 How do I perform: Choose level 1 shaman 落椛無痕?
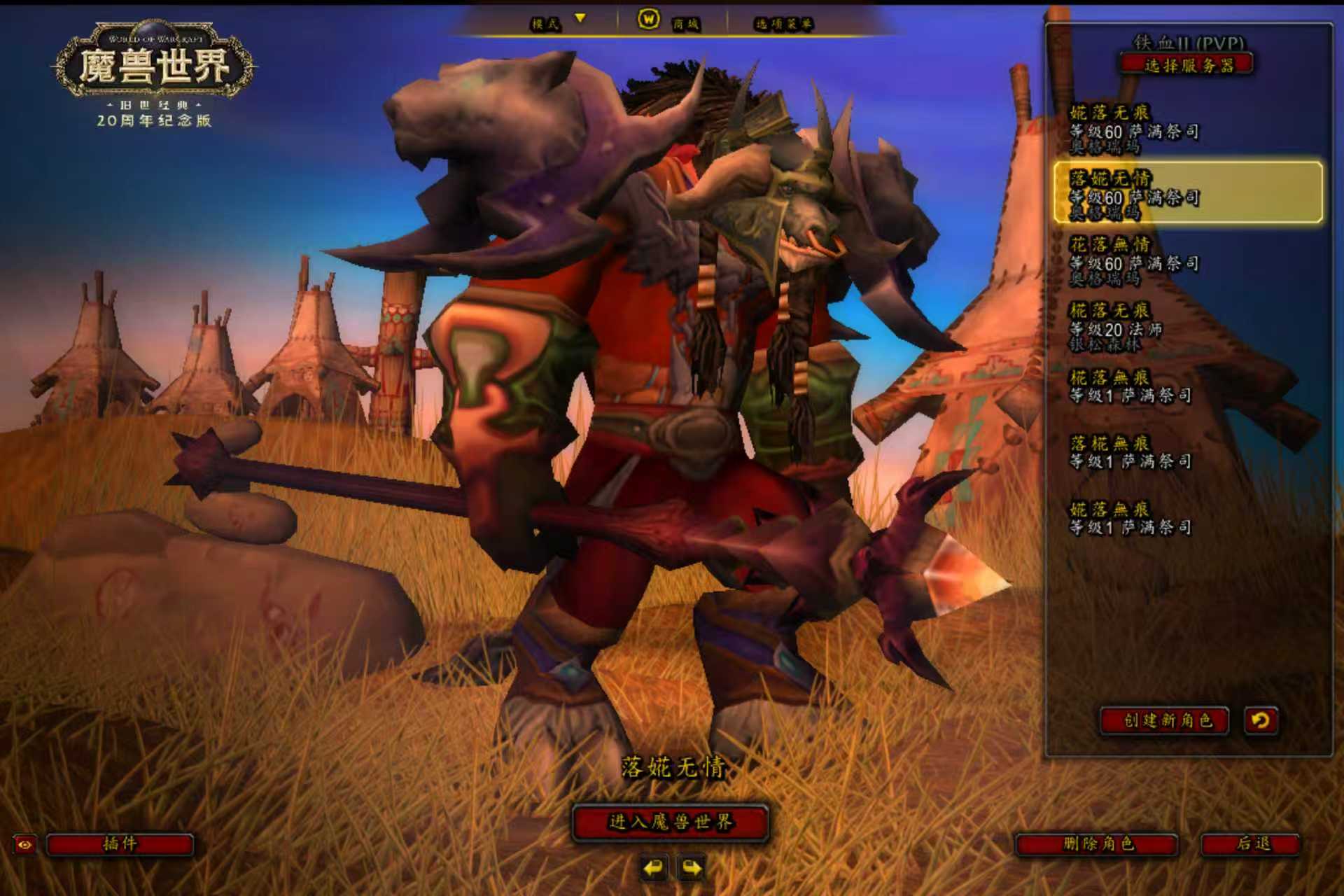coord(1130,452)
